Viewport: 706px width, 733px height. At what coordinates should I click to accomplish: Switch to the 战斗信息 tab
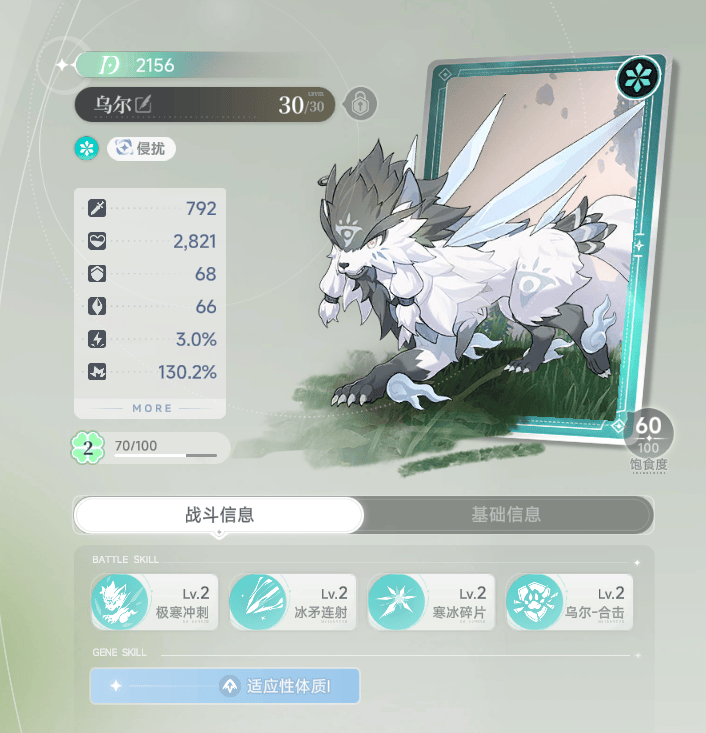219,515
